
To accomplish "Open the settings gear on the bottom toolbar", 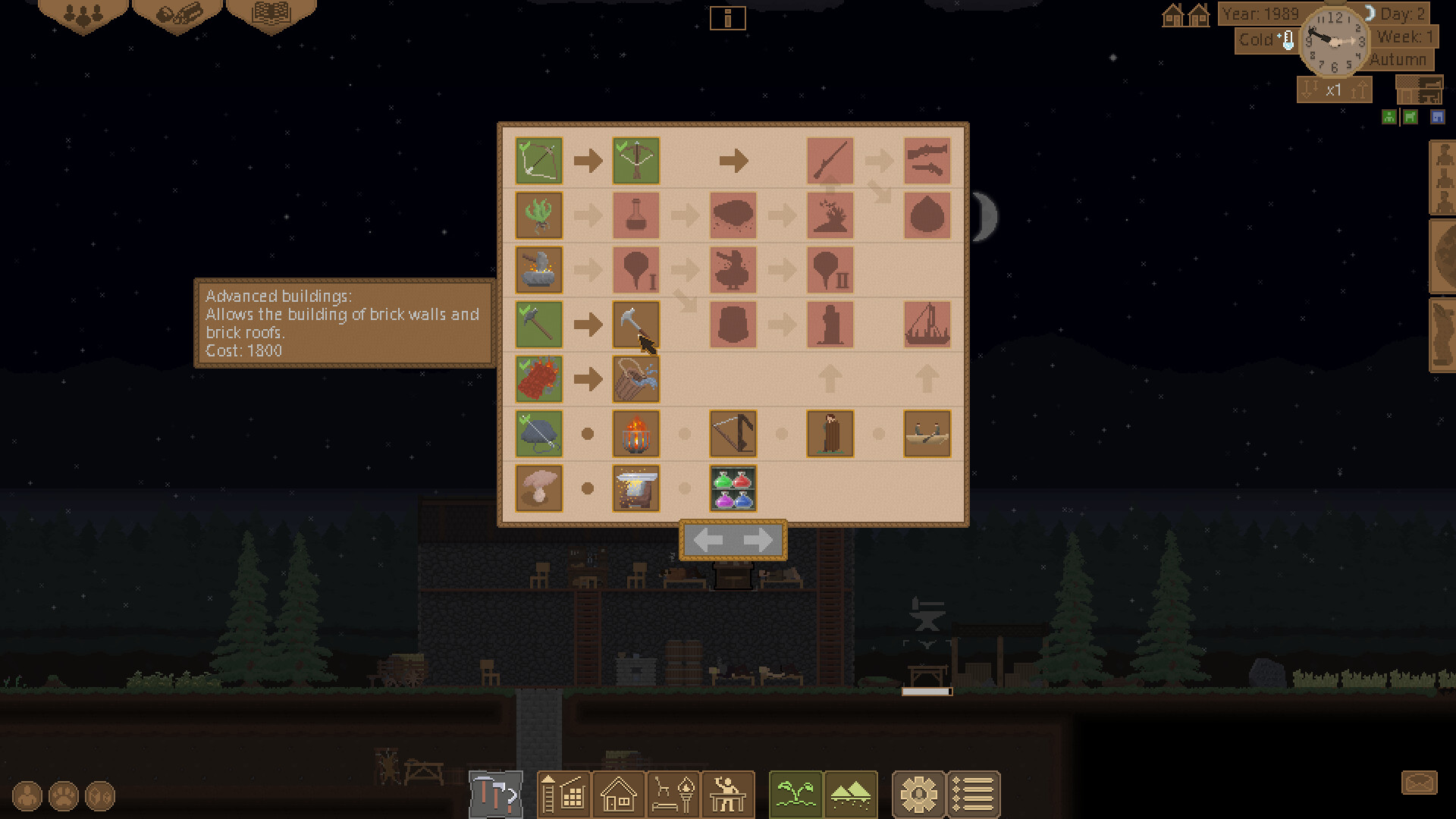I will 919,794.
